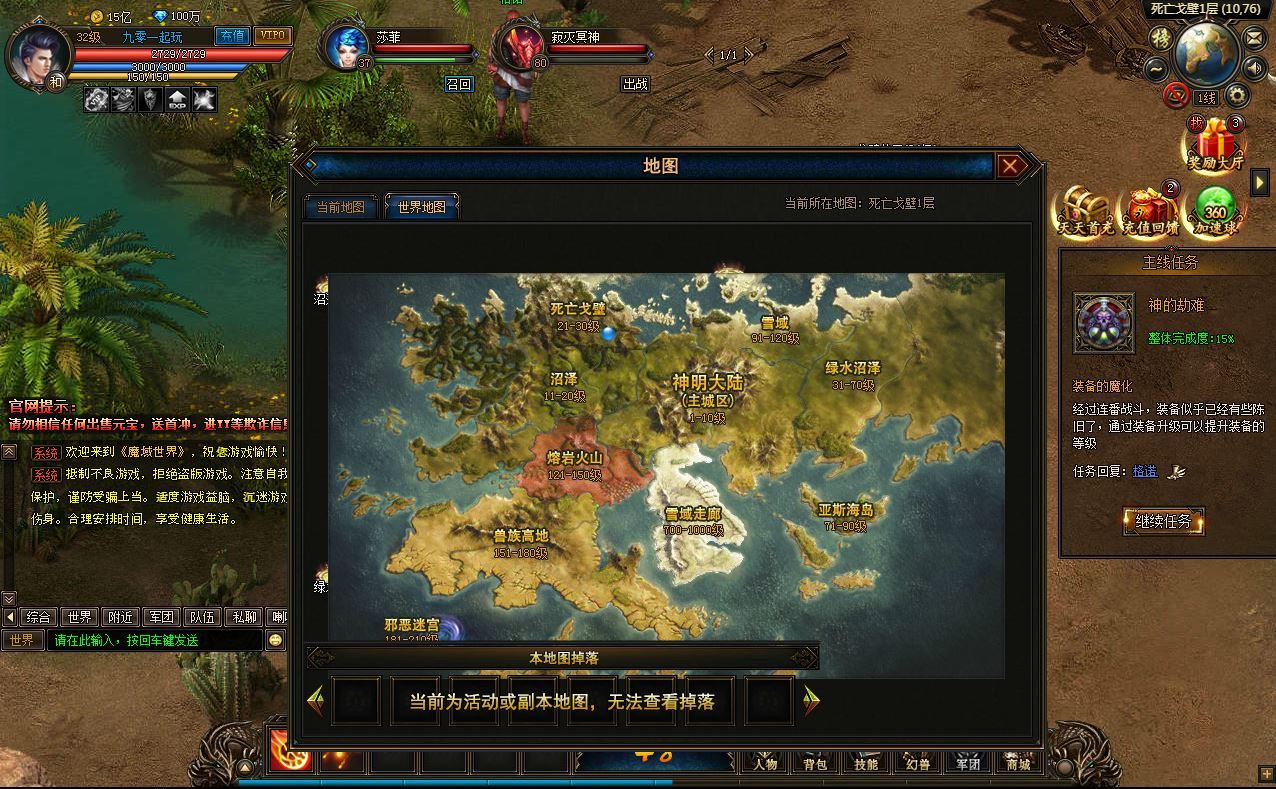The height and width of the screenshot is (789, 1276).
Task: Open the mail envelope icon
Action: click(x=1254, y=38)
